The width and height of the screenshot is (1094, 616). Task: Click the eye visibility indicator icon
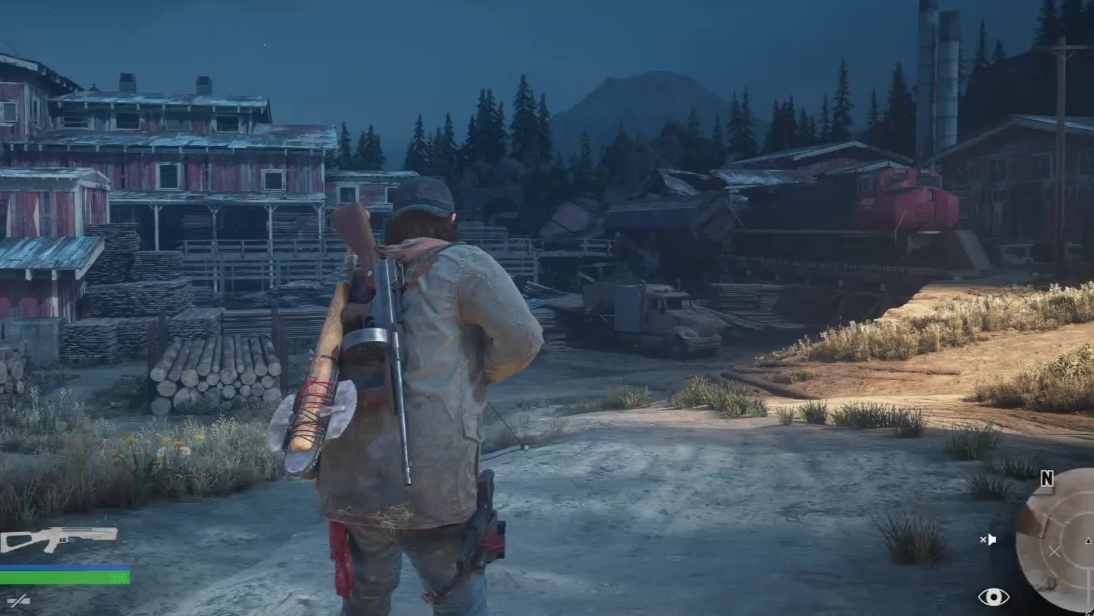click(x=992, y=597)
